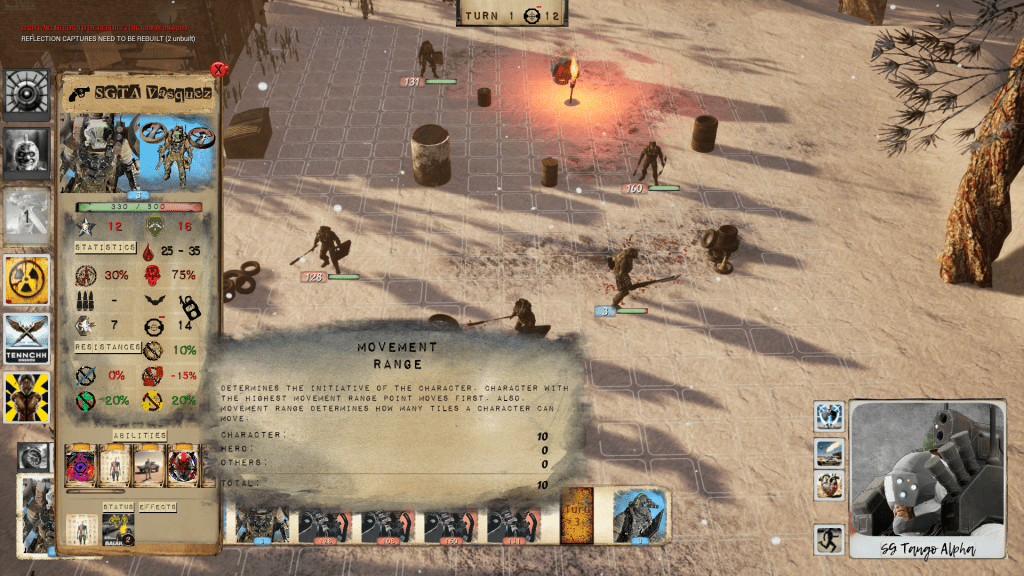The image size is (1024, 576).
Task: Open the Resistances section label
Action: click(x=106, y=347)
